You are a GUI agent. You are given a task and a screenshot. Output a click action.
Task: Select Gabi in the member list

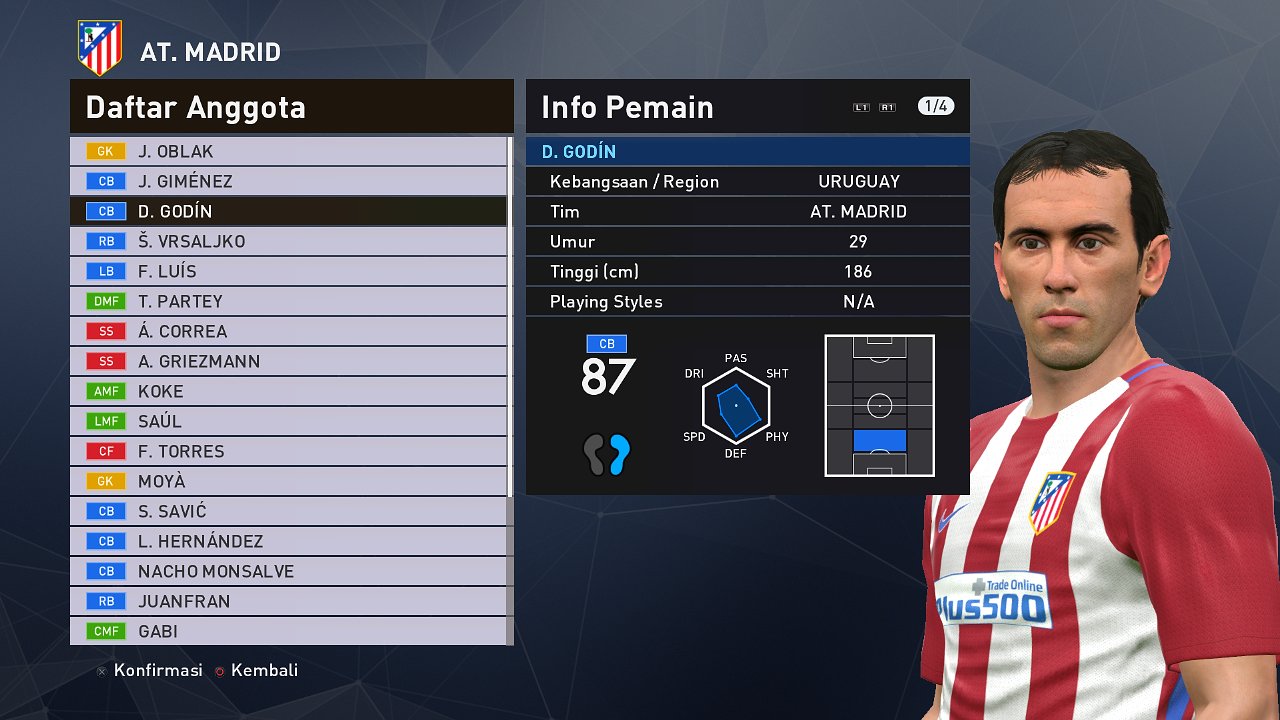(288, 631)
